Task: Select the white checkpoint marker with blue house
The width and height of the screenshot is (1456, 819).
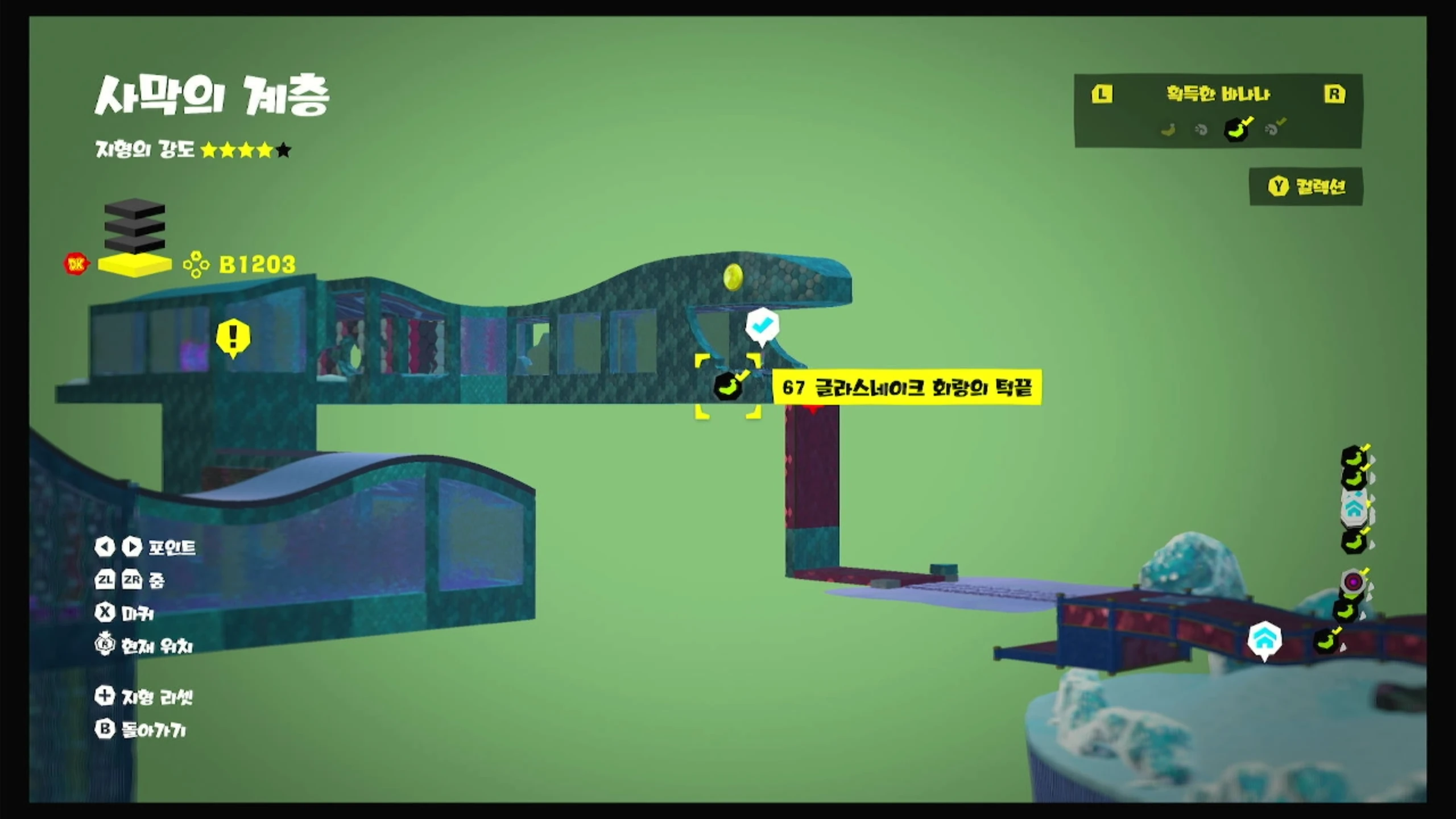Action: click(1264, 639)
